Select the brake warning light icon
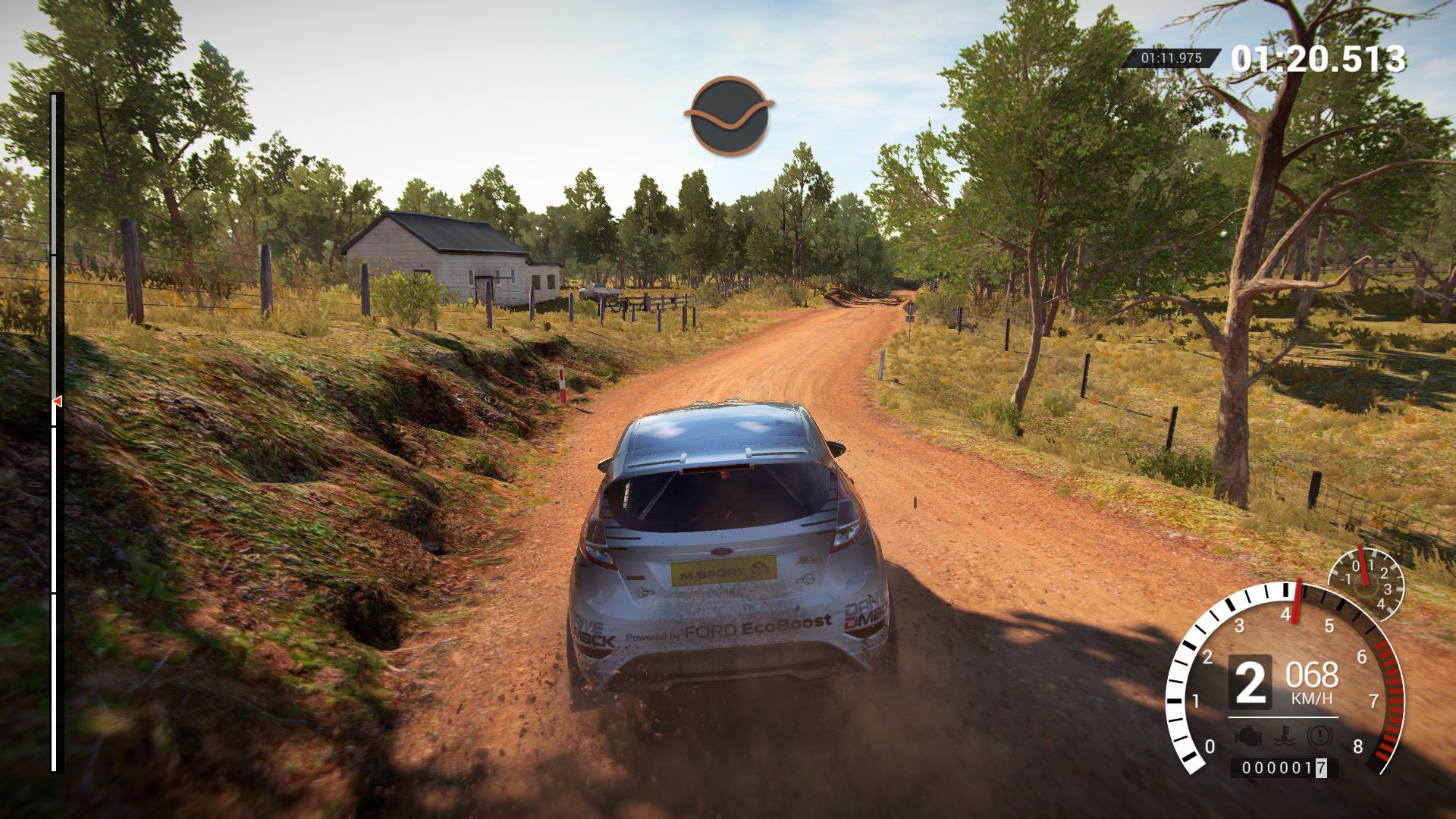 tap(1319, 735)
